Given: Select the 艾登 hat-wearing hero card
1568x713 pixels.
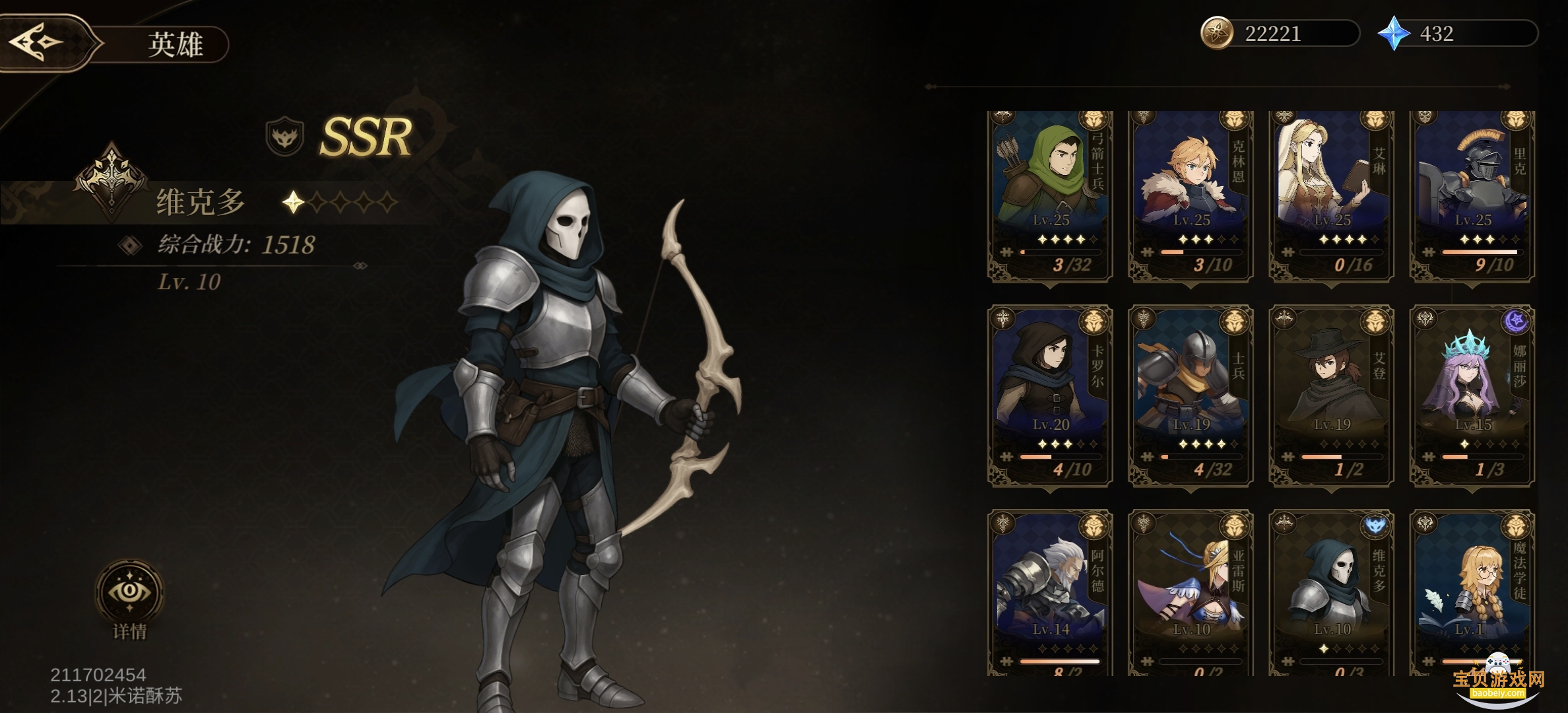Looking at the screenshot, I should click(x=1332, y=396).
